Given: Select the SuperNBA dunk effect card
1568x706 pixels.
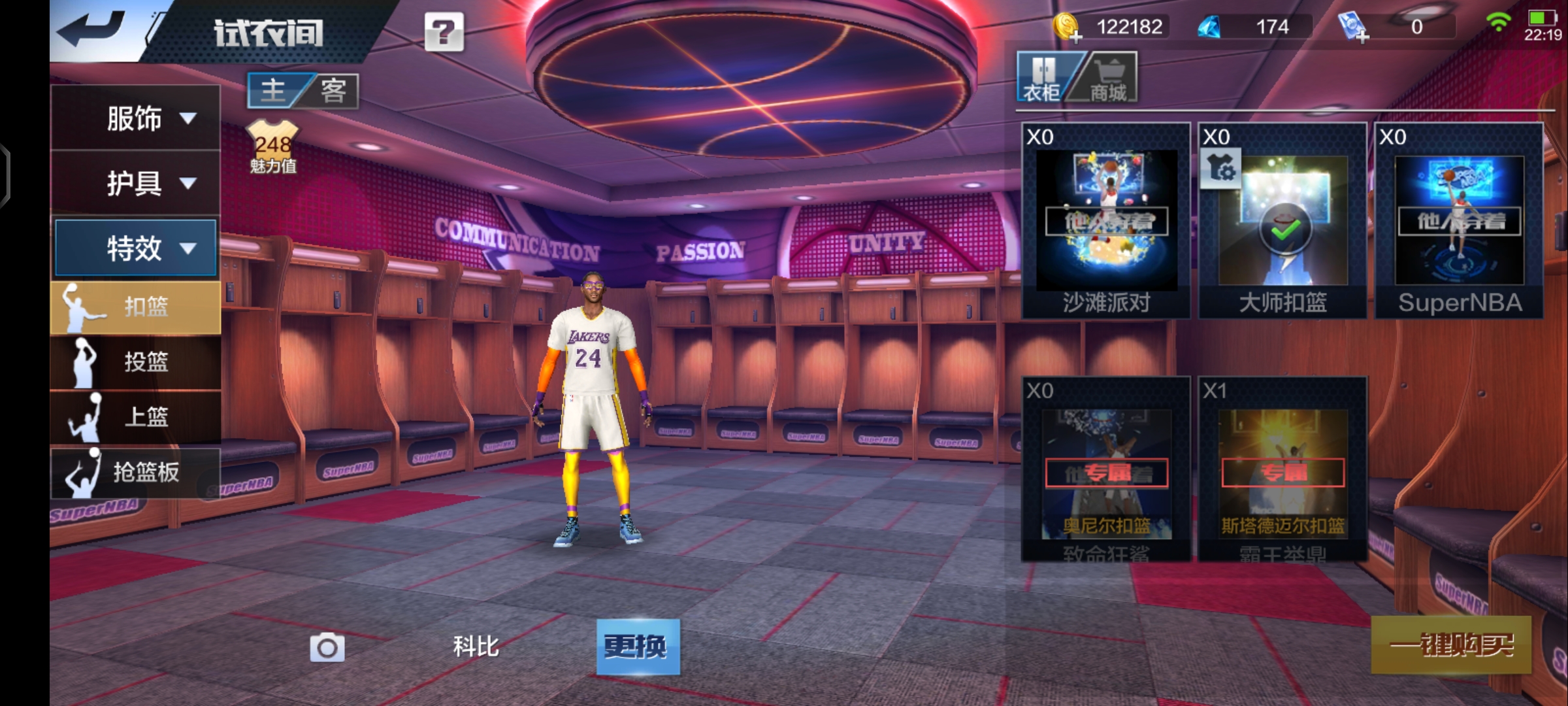Looking at the screenshot, I should click(1459, 220).
